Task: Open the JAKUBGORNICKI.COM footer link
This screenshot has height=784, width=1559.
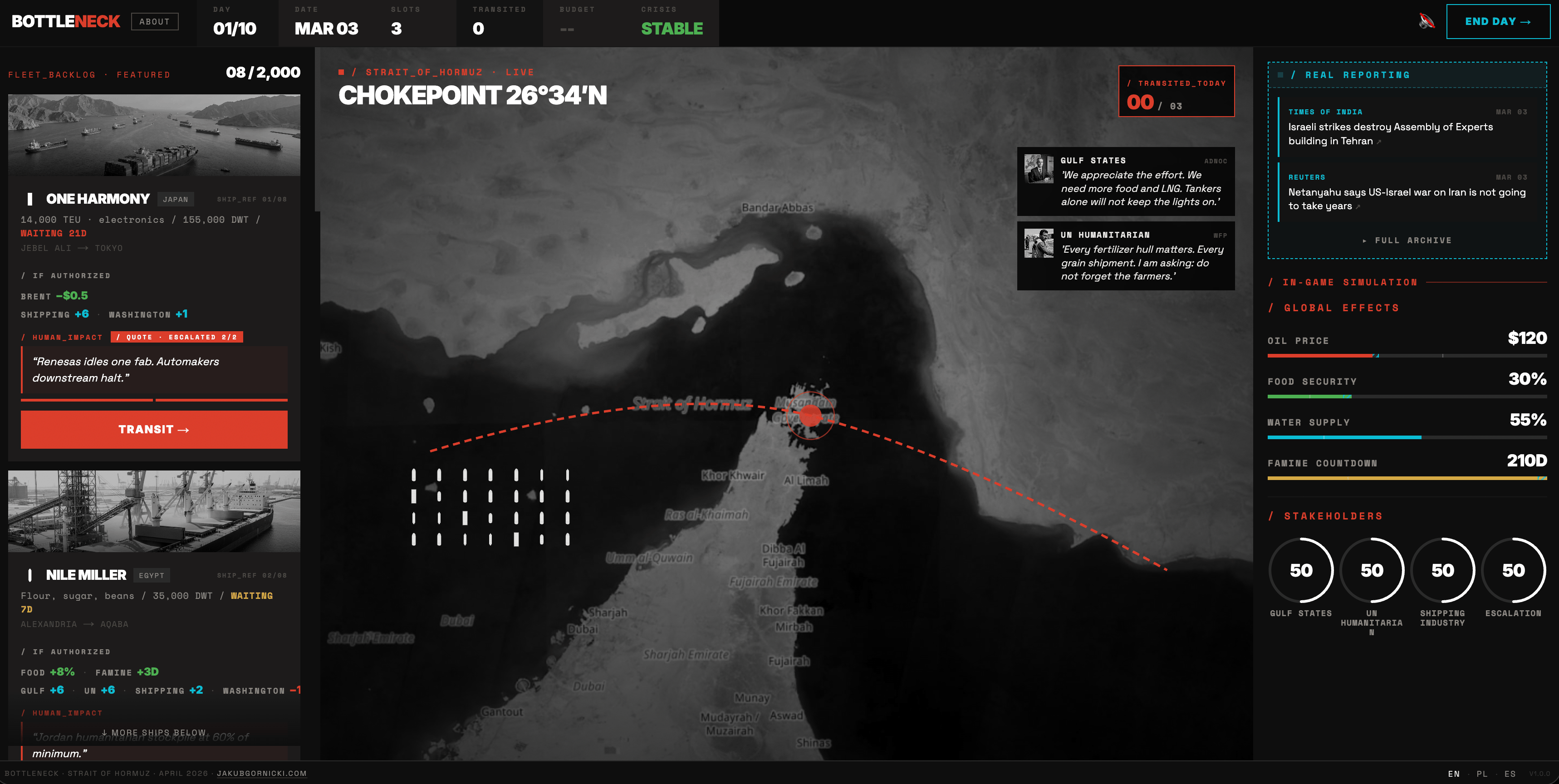Action: point(262,774)
